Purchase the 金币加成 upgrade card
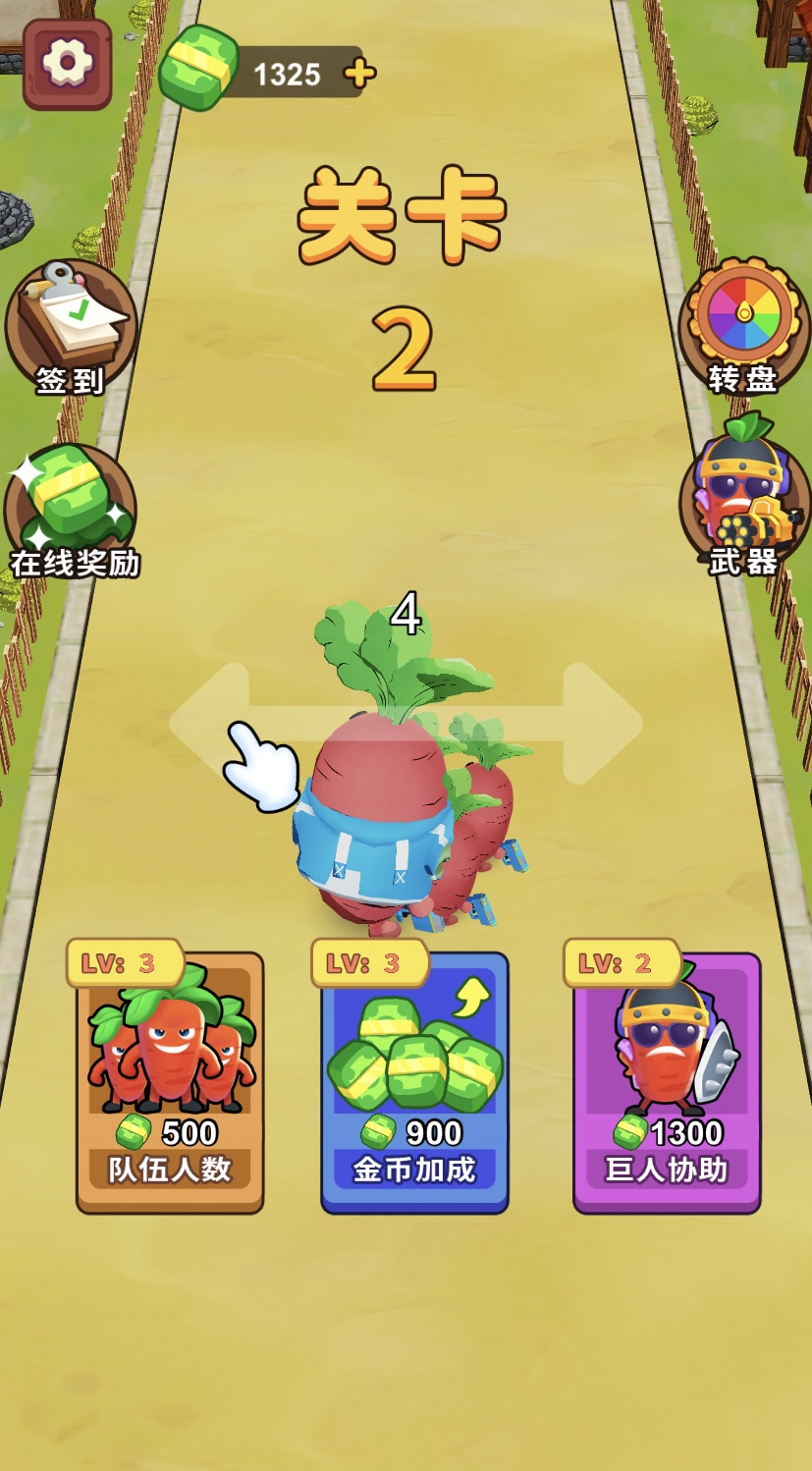This screenshot has height=1471, width=812. [414, 1082]
